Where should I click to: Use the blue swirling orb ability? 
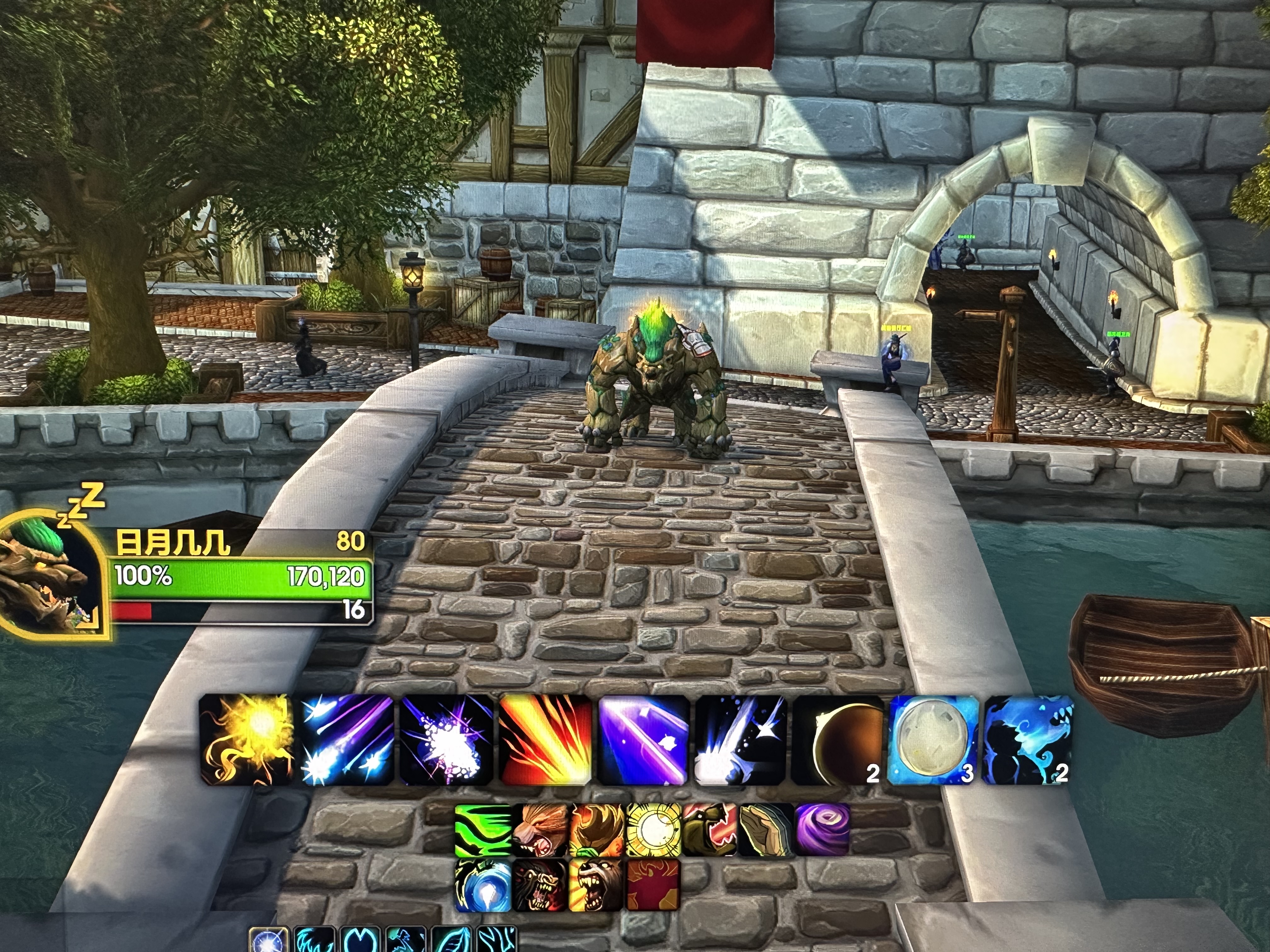(x=483, y=886)
